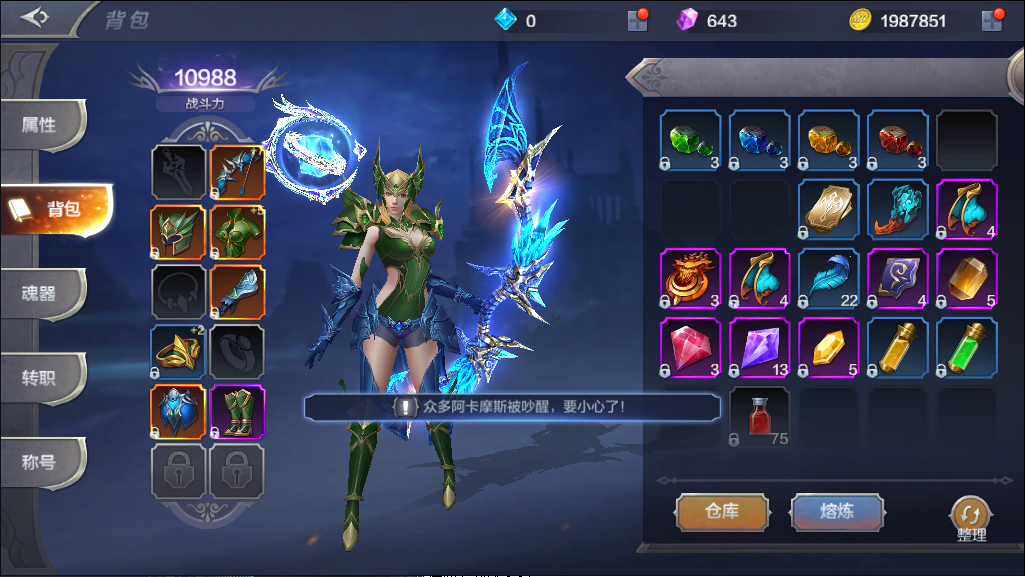Select the pink ruby gem slot
The width and height of the screenshot is (1025, 577).
tap(690, 347)
